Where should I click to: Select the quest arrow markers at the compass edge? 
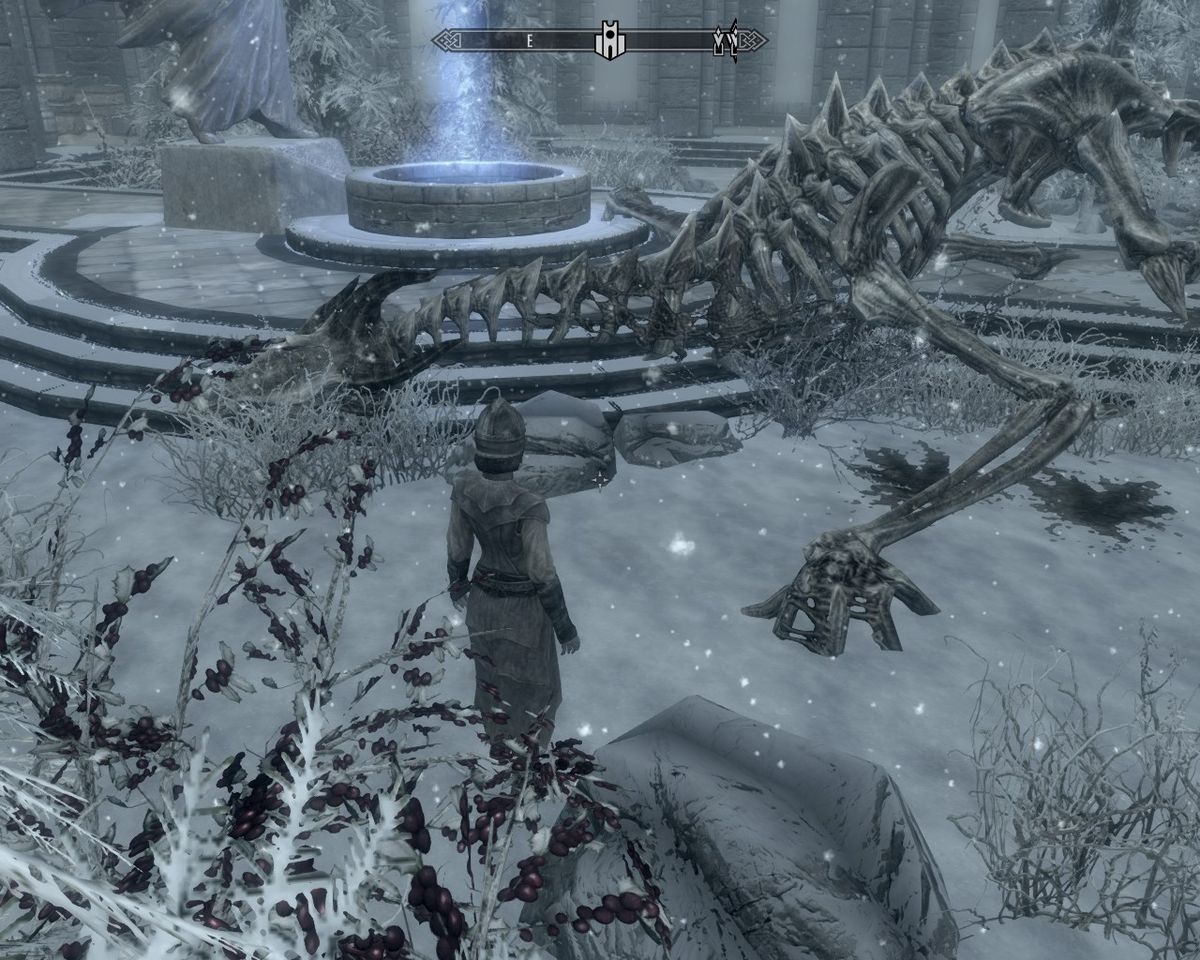point(725,42)
